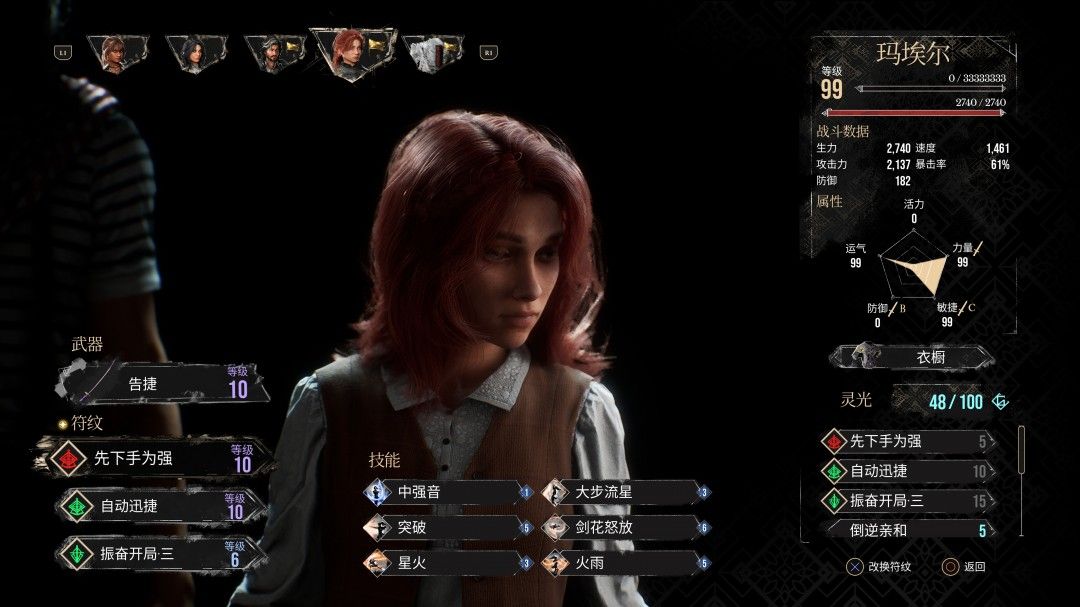Switch to the first character portrait tab

click(x=117, y=52)
